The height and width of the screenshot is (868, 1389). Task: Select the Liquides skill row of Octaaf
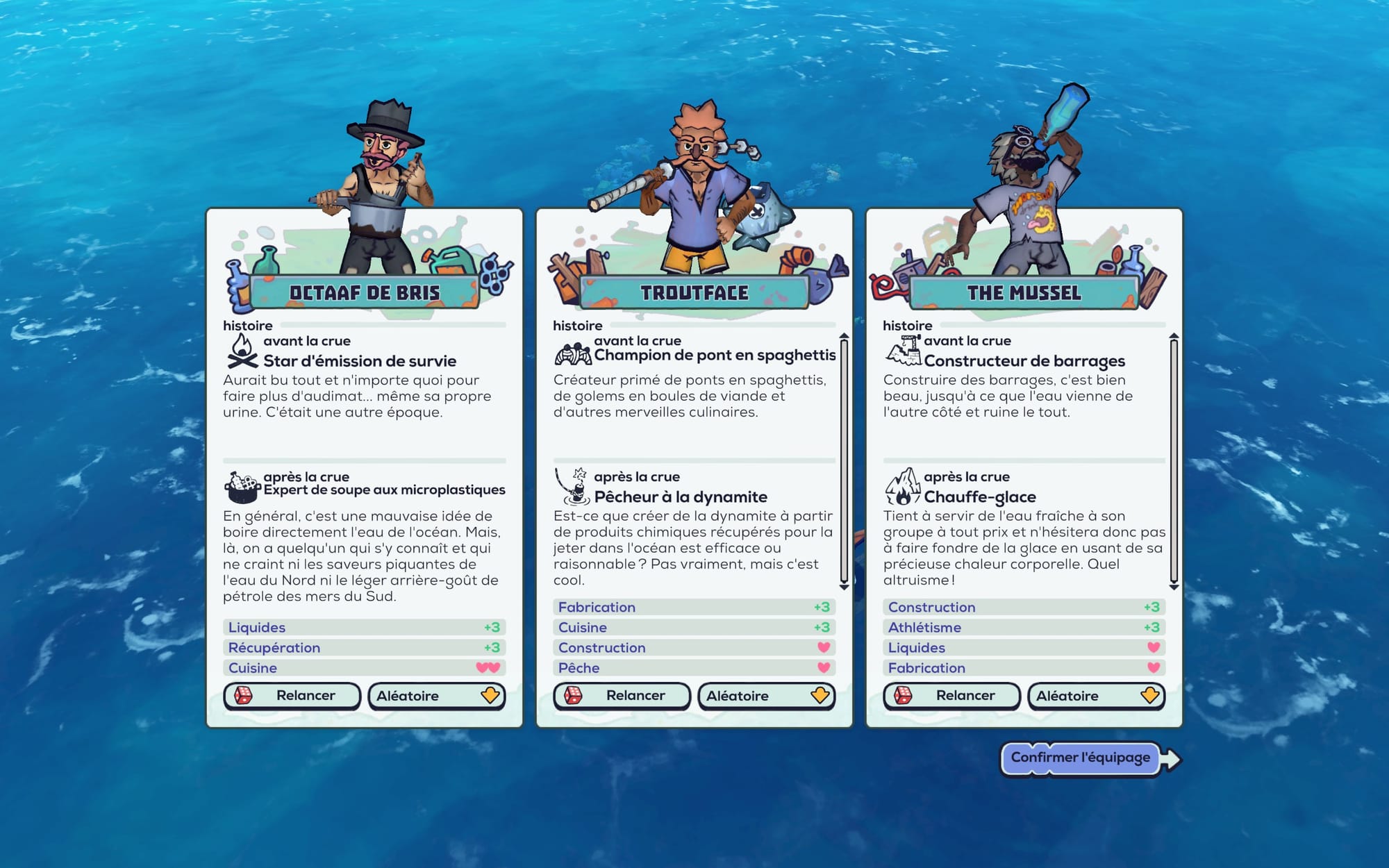click(364, 628)
